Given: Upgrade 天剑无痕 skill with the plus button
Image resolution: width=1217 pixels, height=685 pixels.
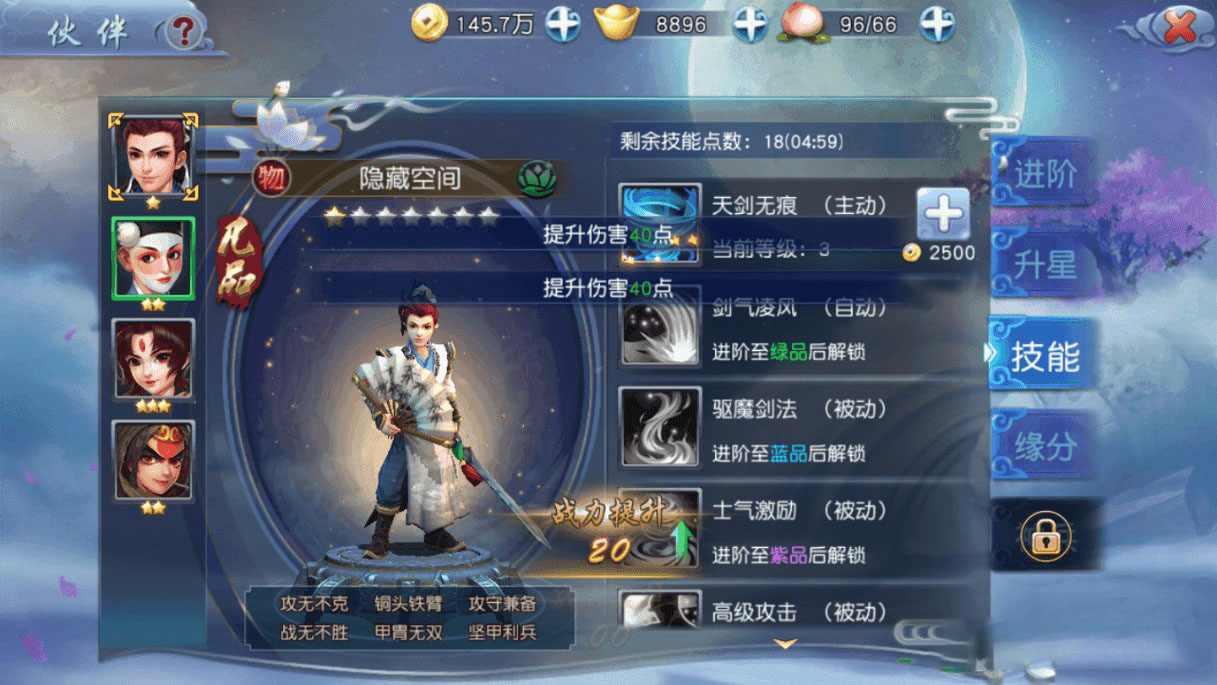Looking at the screenshot, I should [x=943, y=214].
